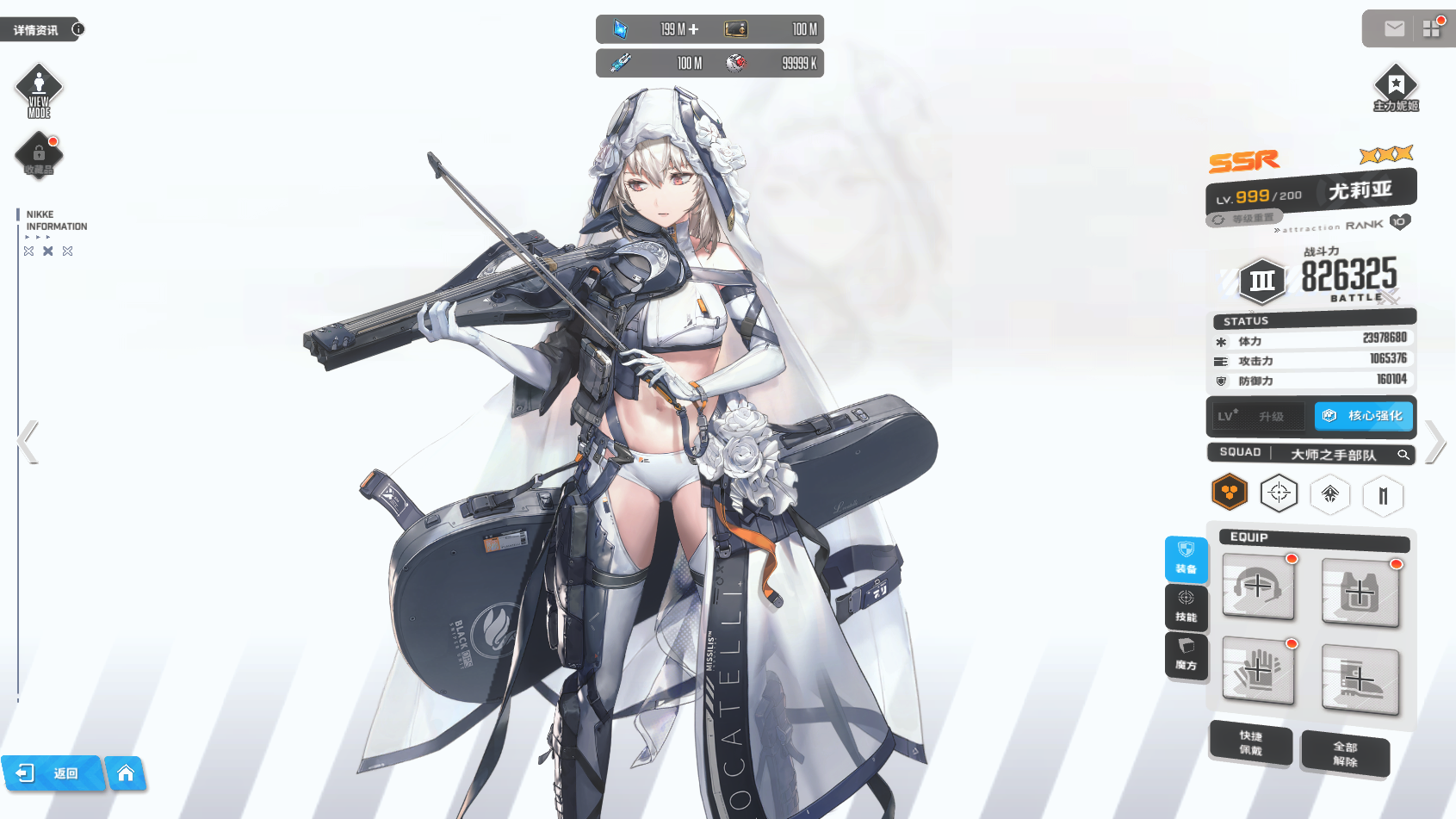This screenshot has width=1456, height=819.
Task: Open 核心强化 core enhancement
Action: tap(1364, 416)
